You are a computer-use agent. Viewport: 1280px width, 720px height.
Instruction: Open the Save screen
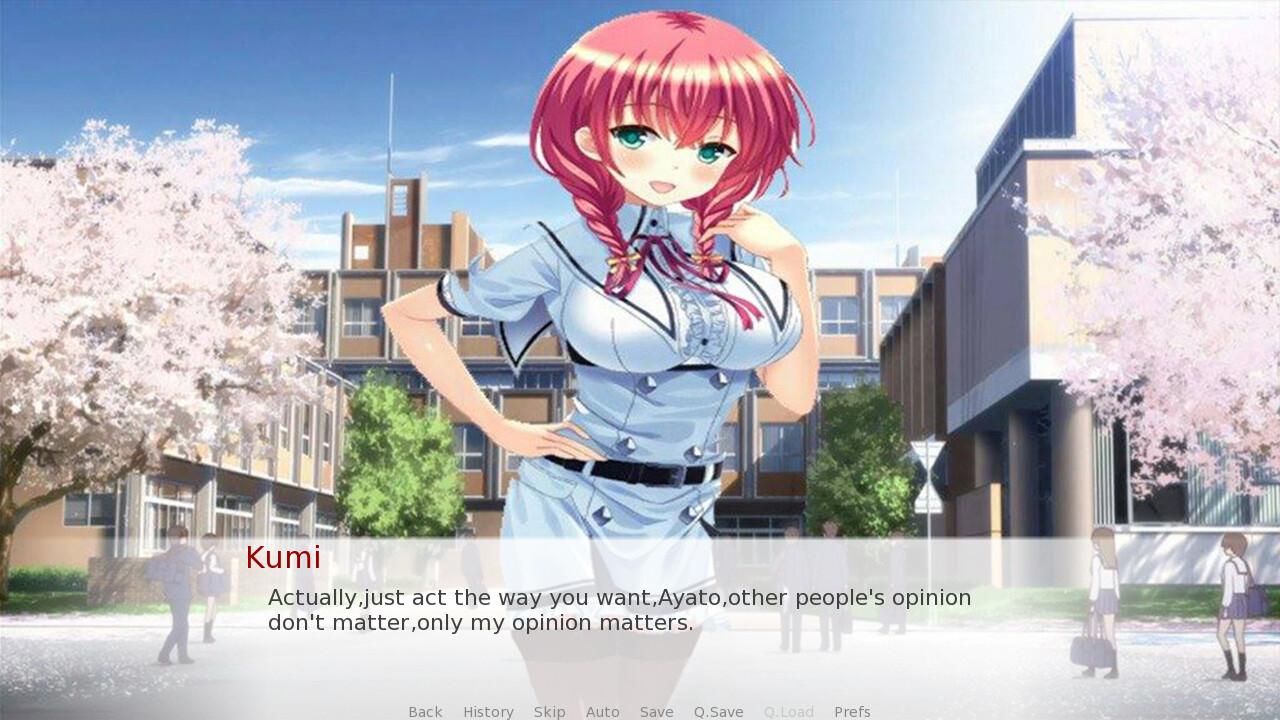(656, 711)
